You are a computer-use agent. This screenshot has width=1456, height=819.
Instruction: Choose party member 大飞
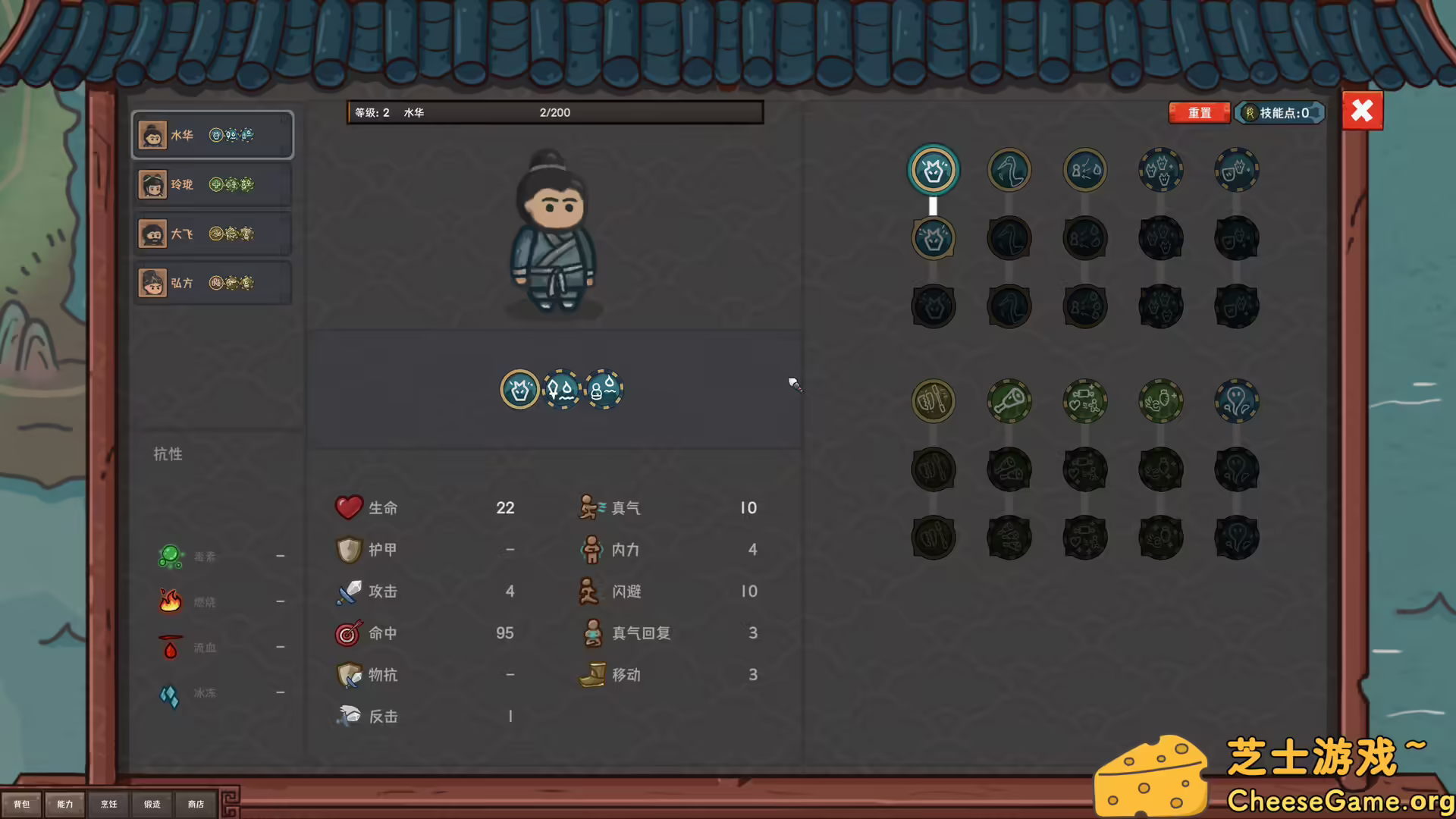213,234
